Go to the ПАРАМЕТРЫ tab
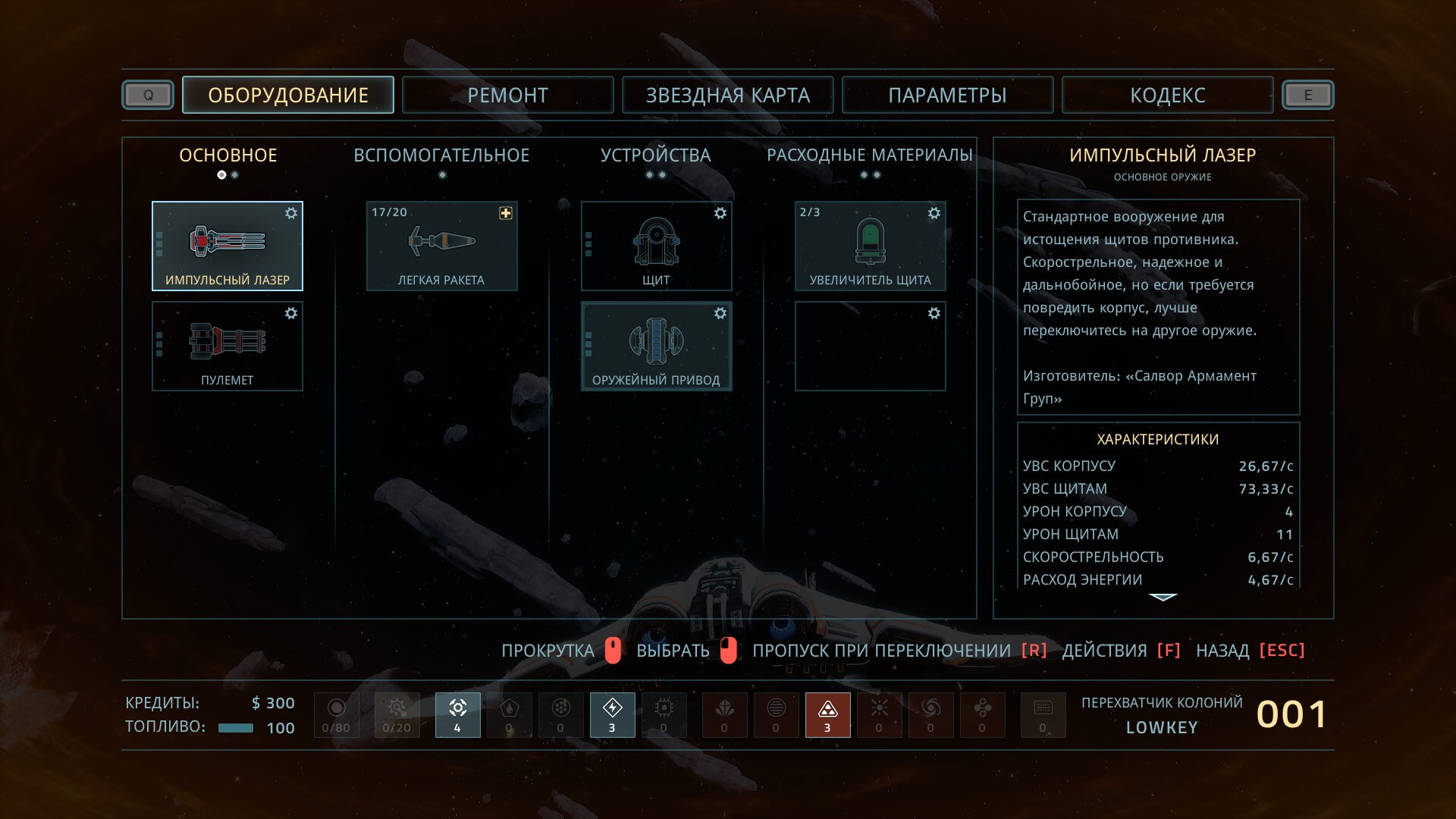Image resolution: width=1456 pixels, height=819 pixels. (947, 96)
